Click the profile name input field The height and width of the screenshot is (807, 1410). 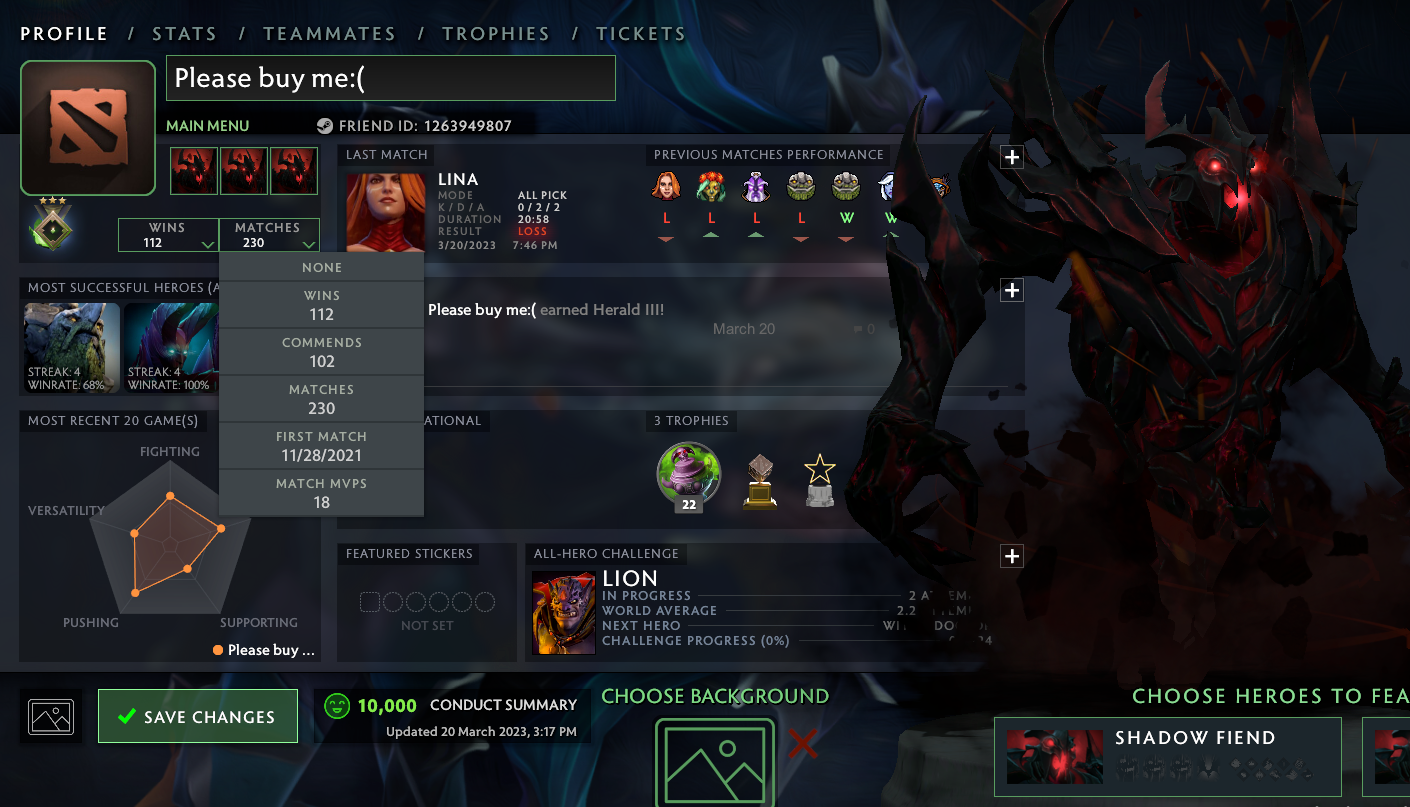tap(390, 78)
